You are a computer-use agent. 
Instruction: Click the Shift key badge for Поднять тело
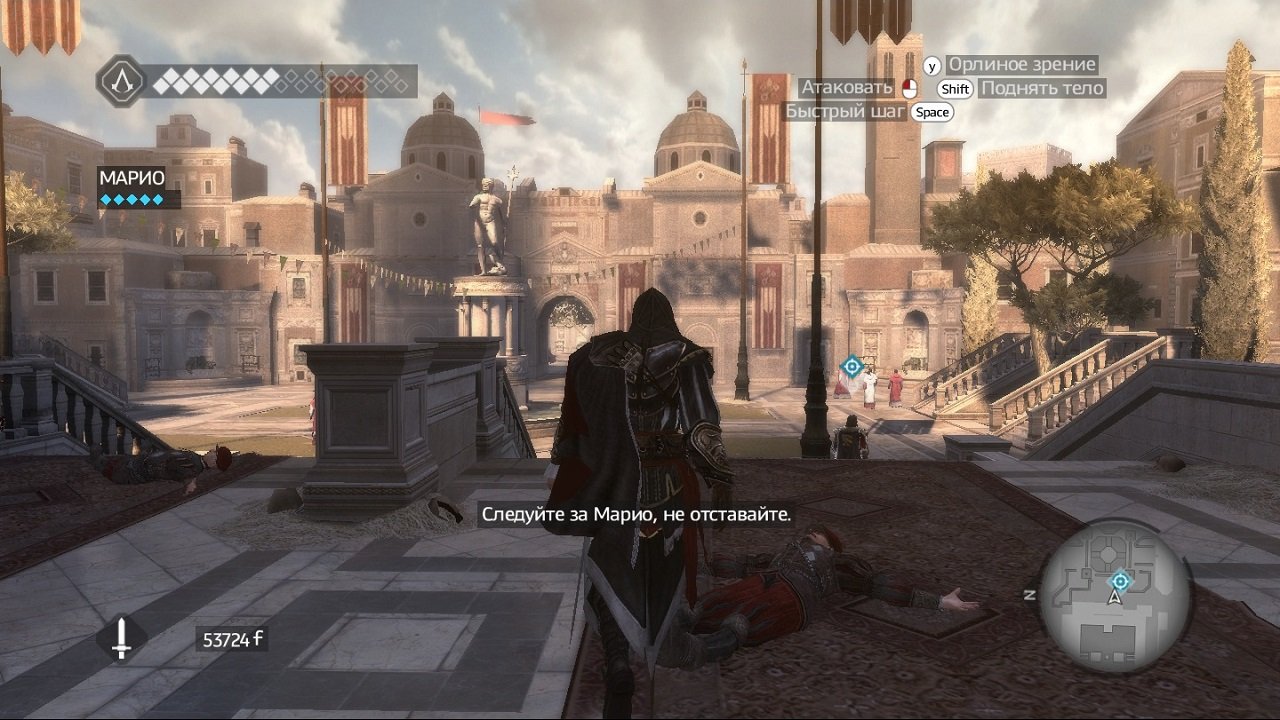click(x=955, y=88)
